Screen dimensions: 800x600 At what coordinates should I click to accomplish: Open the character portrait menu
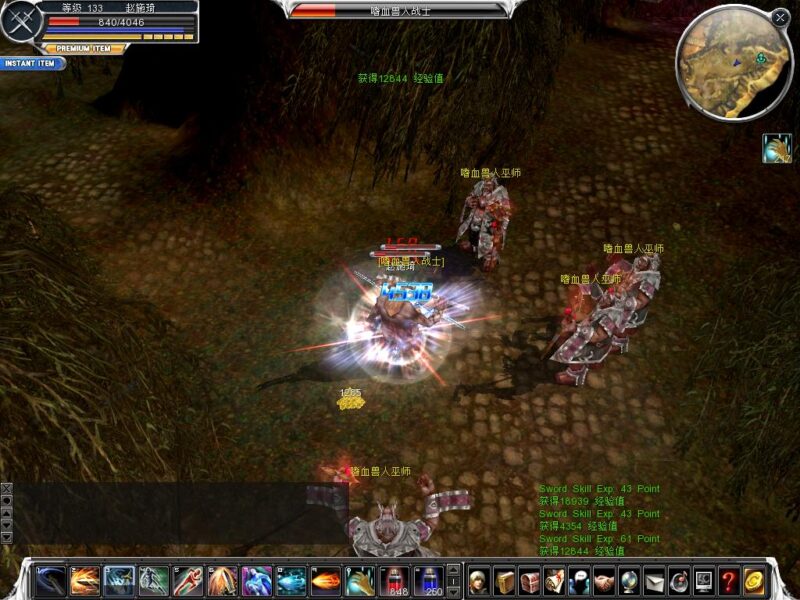(479, 580)
